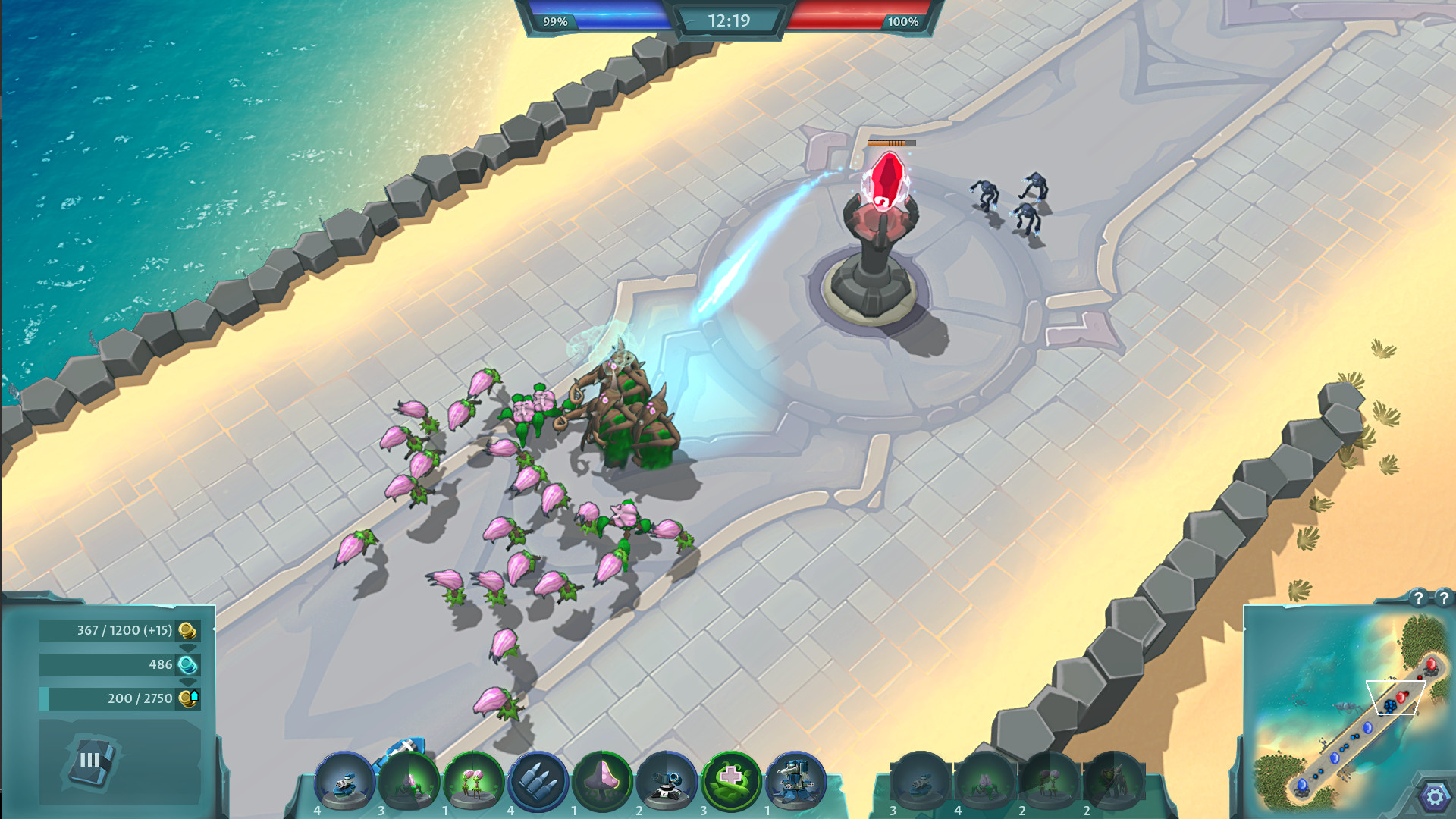Deploy the twin pink flower units card
This screenshot has width=1456, height=819.
(473, 781)
